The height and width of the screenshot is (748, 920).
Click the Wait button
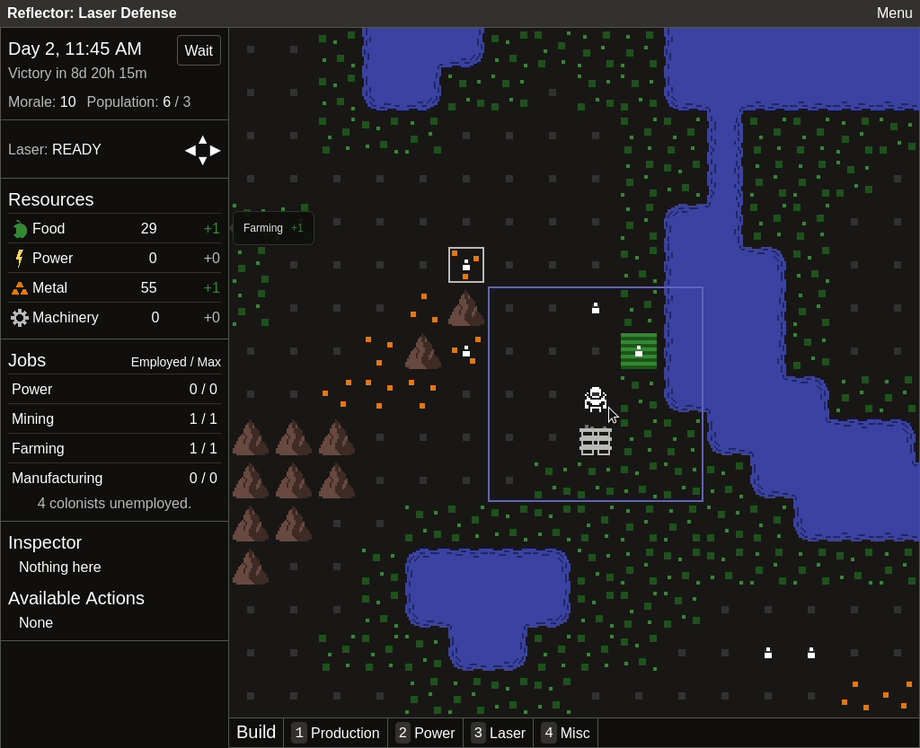point(199,51)
